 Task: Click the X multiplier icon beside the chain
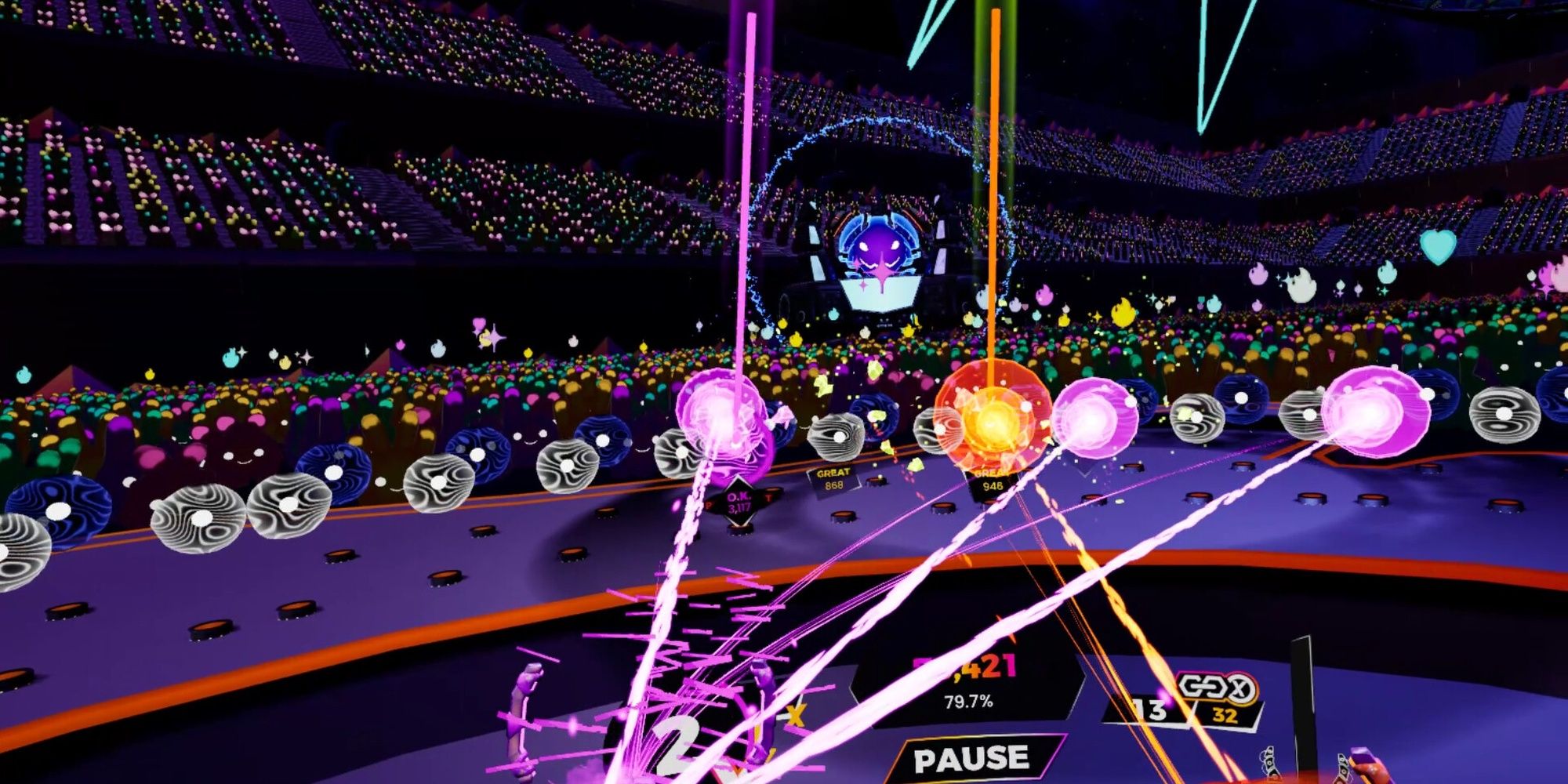[1243, 688]
